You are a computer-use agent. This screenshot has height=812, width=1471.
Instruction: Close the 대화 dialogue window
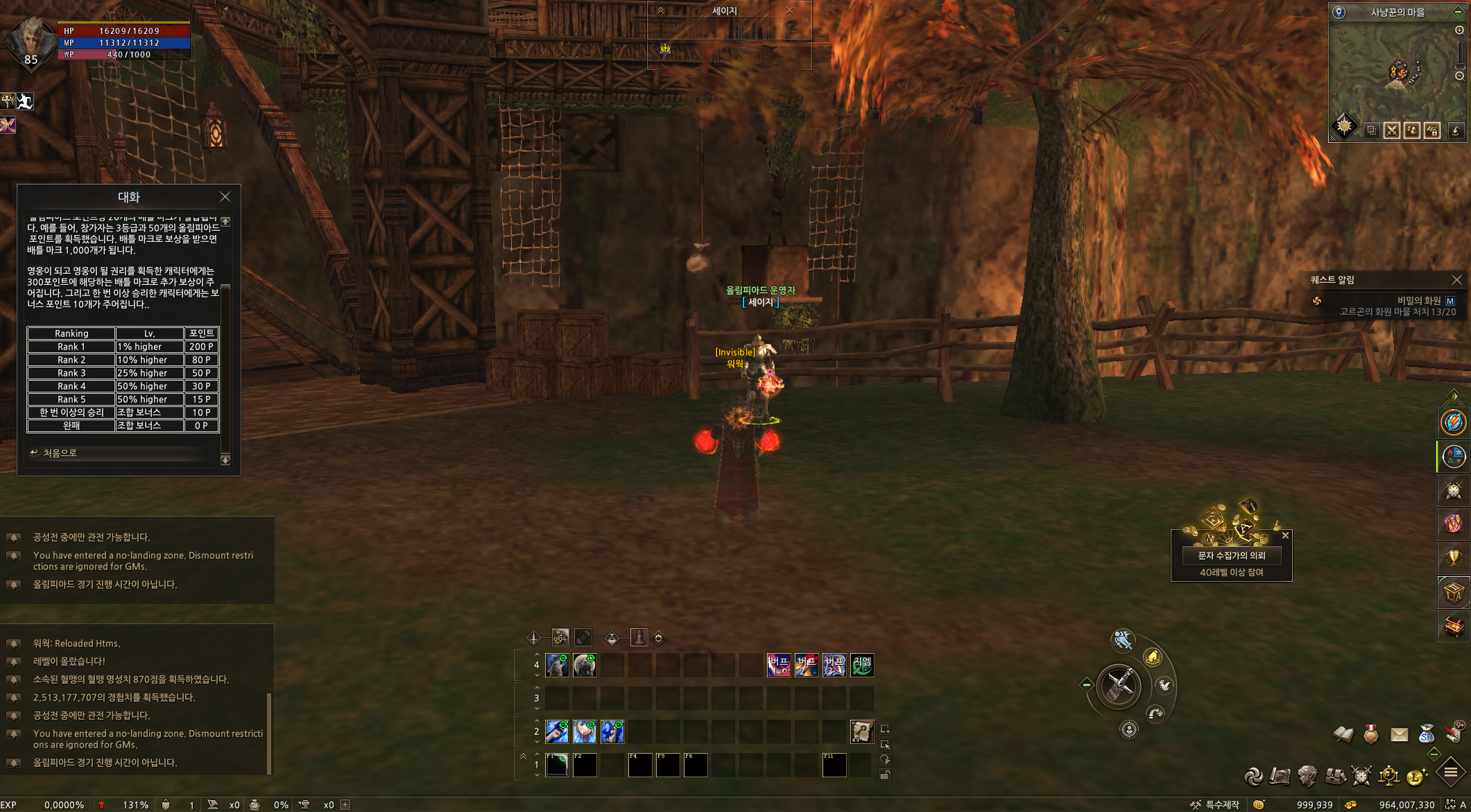click(225, 197)
